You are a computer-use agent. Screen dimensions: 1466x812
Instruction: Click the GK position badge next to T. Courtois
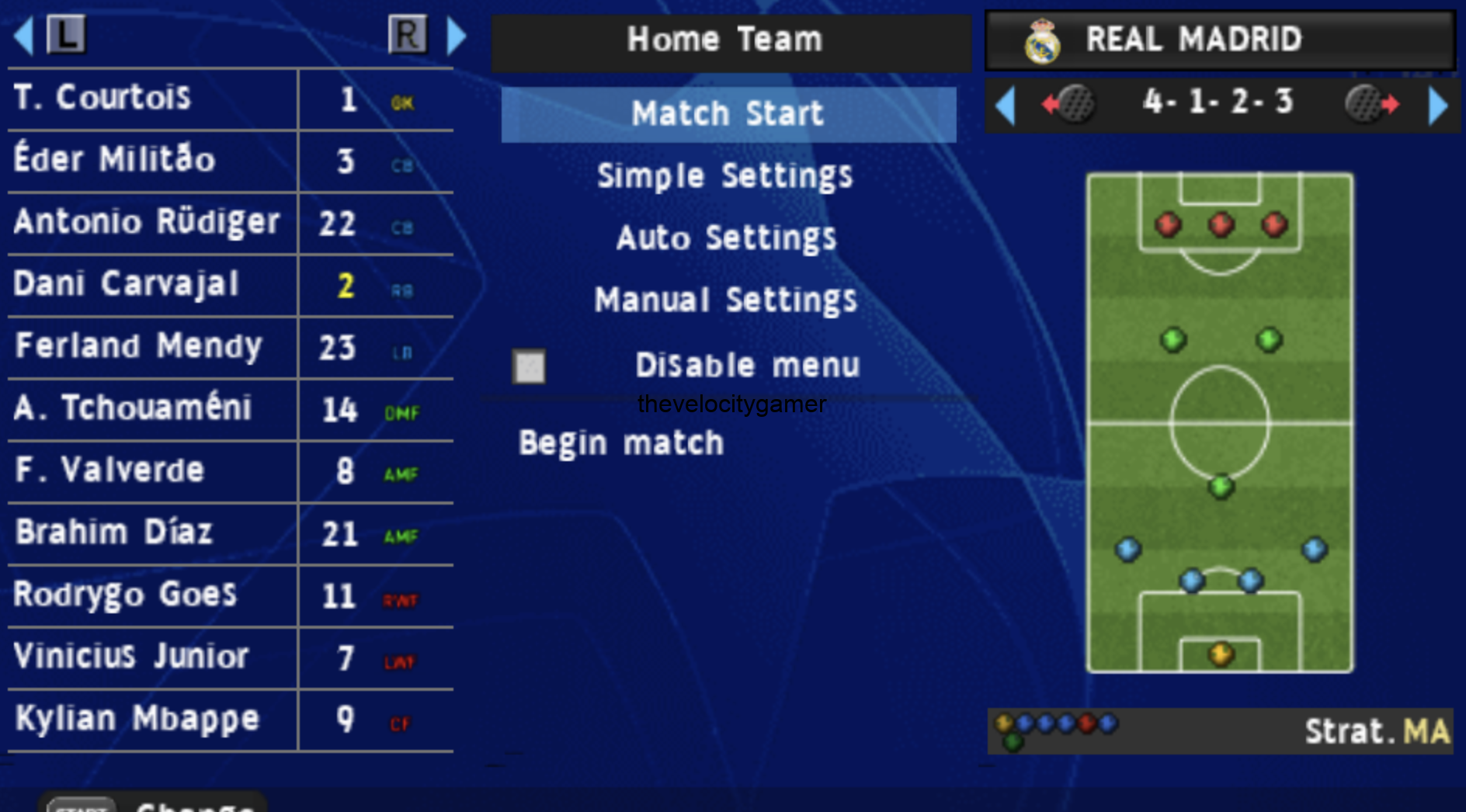(403, 100)
